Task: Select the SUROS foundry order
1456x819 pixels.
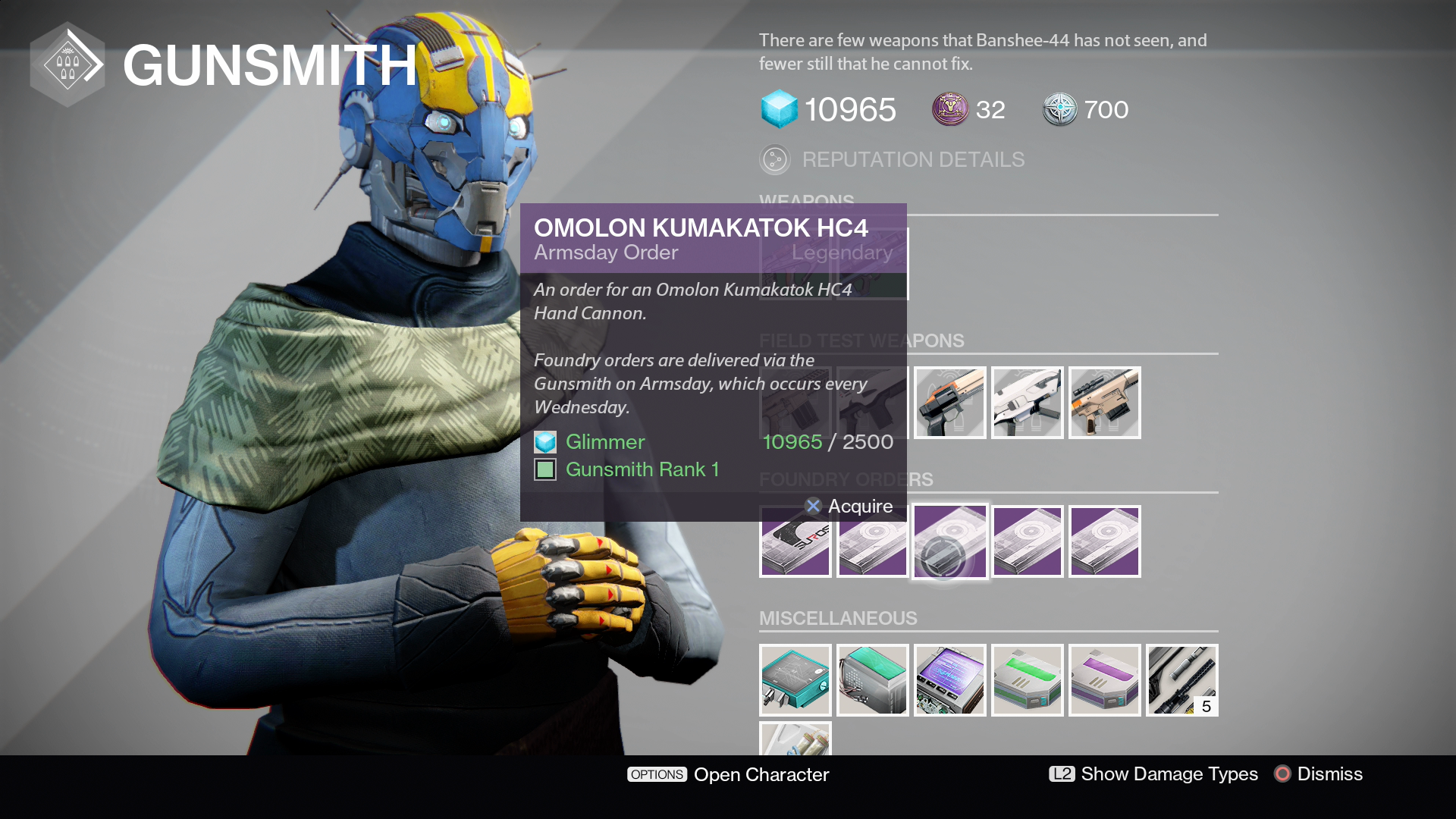Action: [795, 541]
